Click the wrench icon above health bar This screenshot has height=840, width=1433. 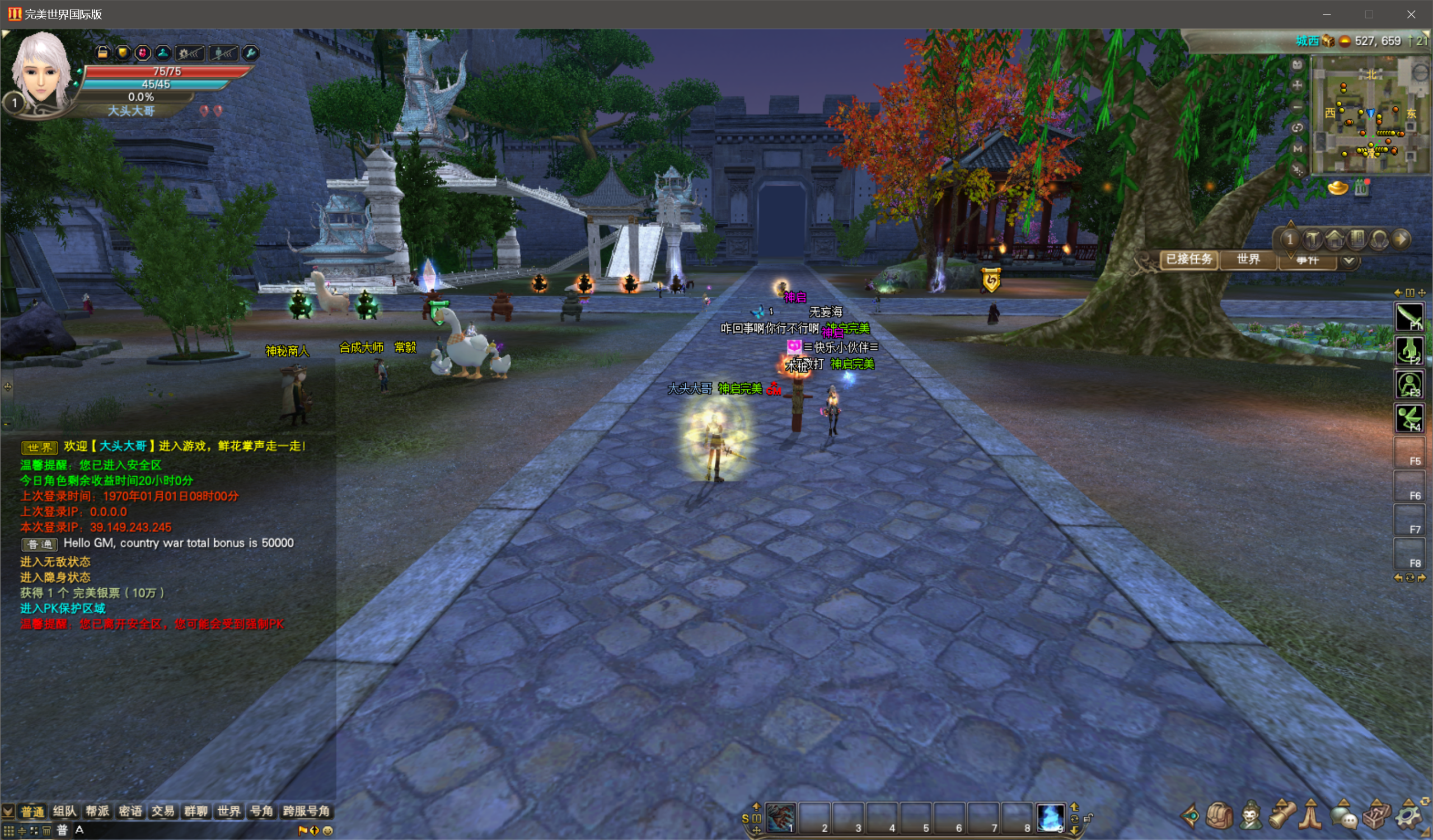click(250, 53)
